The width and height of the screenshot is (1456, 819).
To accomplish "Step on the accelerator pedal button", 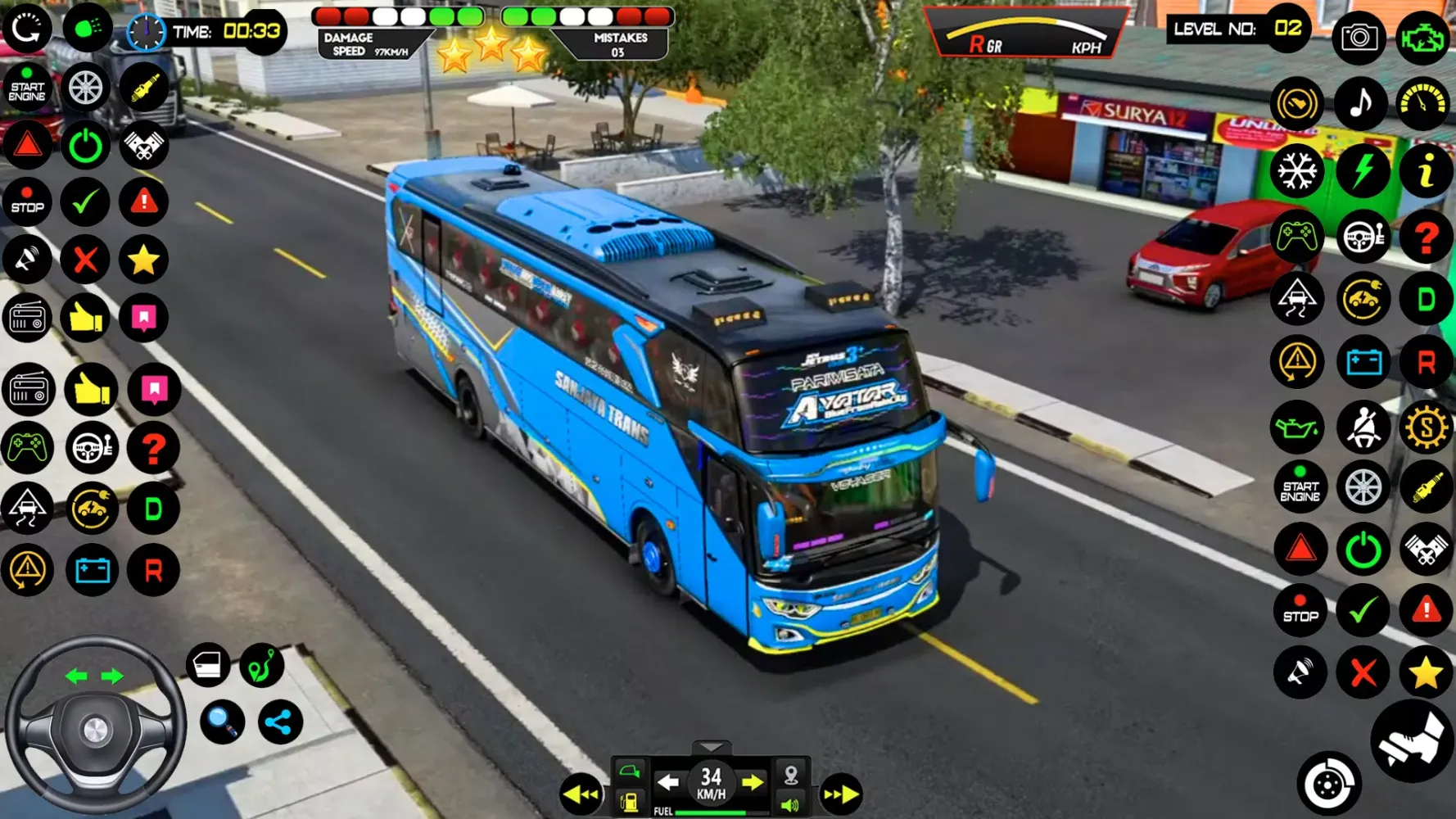I will (x=1413, y=740).
